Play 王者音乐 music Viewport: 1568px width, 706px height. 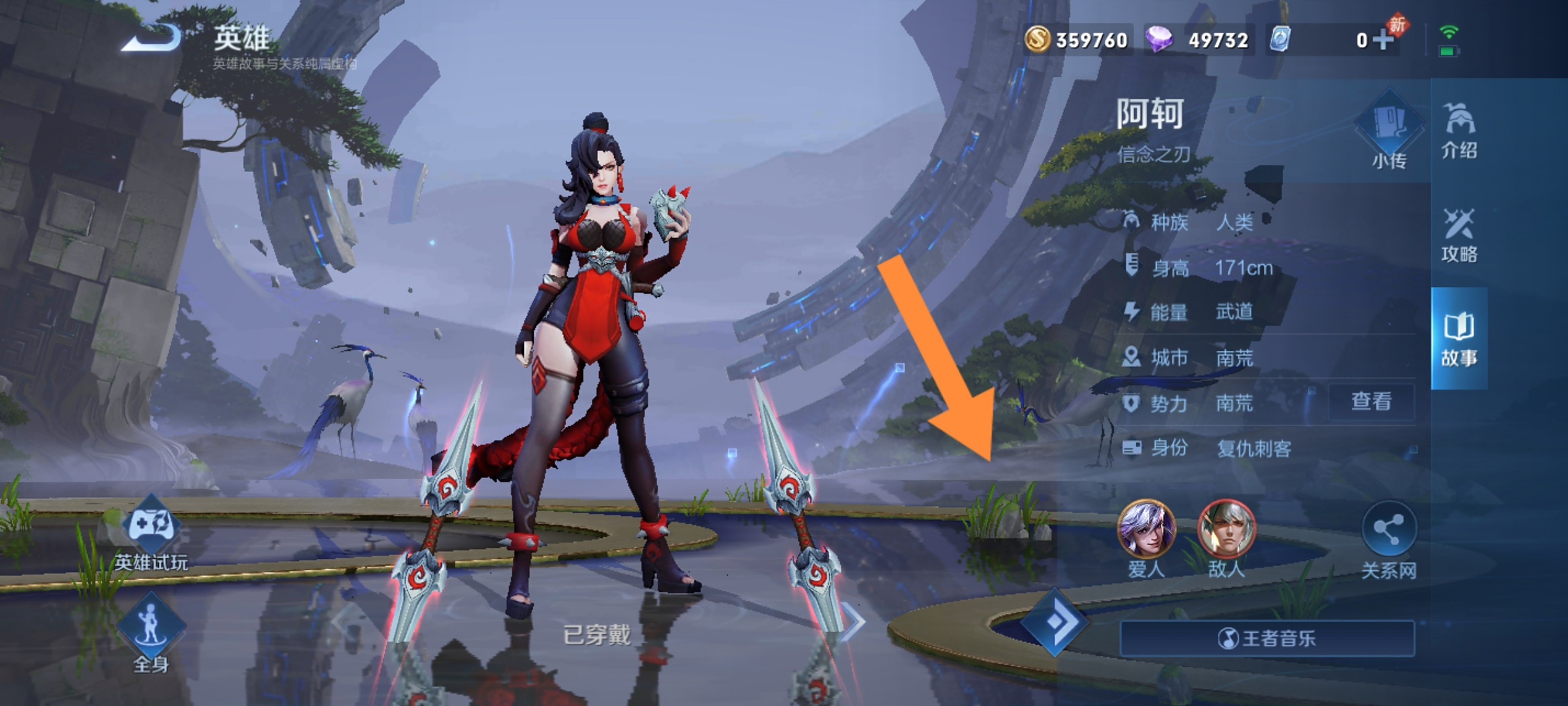pos(1267,638)
